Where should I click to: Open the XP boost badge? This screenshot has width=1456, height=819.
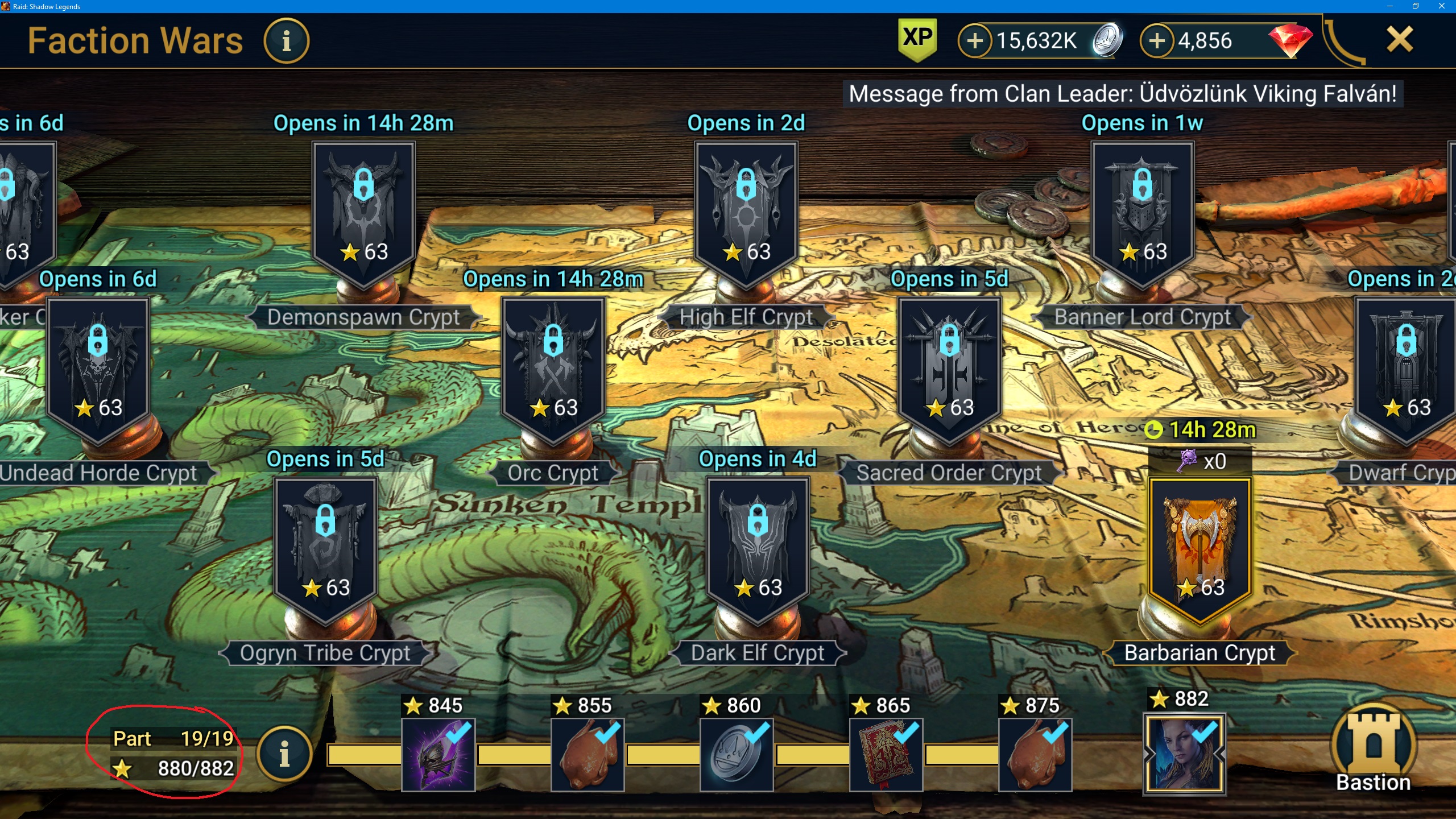917,40
